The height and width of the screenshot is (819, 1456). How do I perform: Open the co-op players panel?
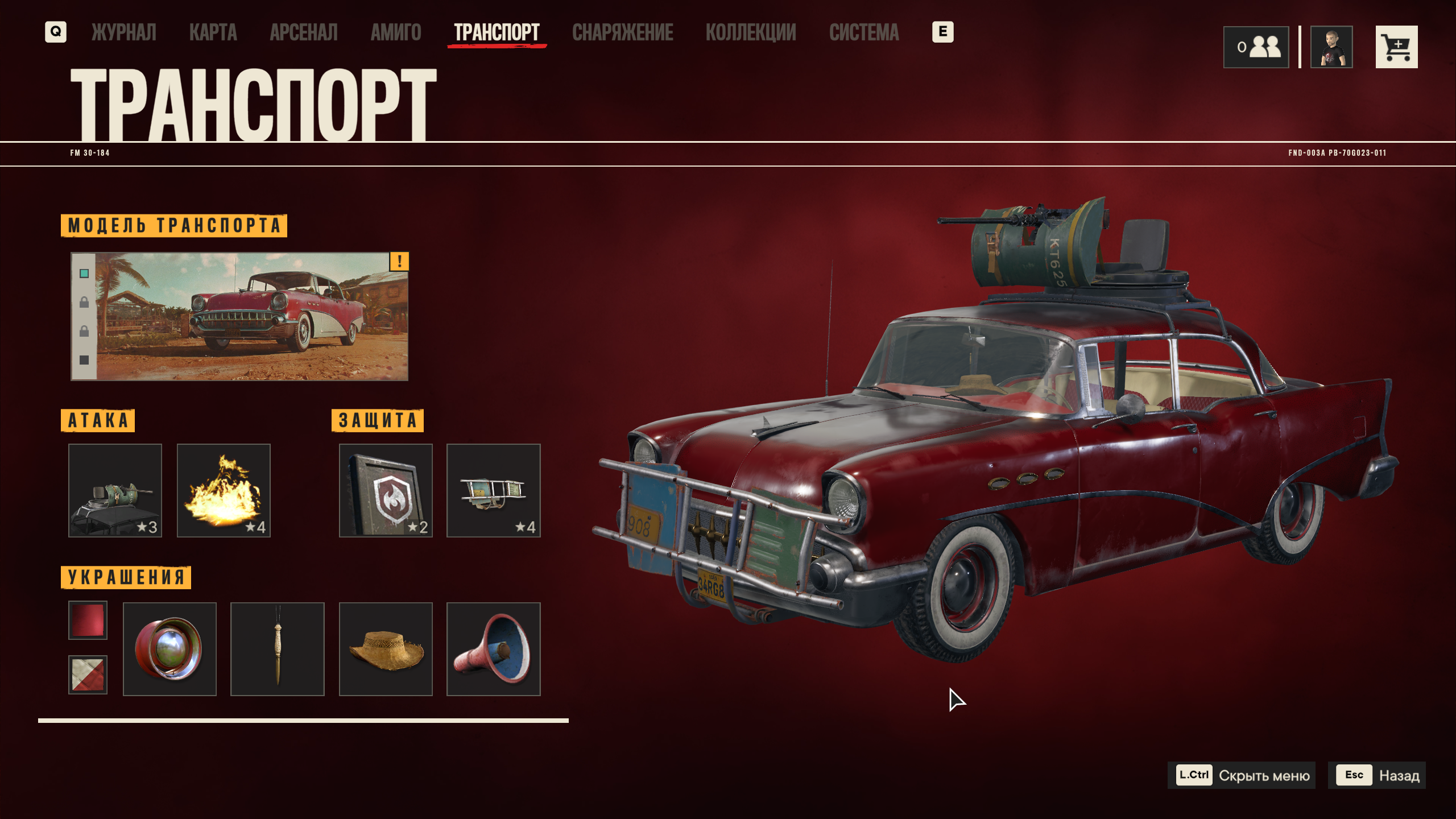(1256, 47)
